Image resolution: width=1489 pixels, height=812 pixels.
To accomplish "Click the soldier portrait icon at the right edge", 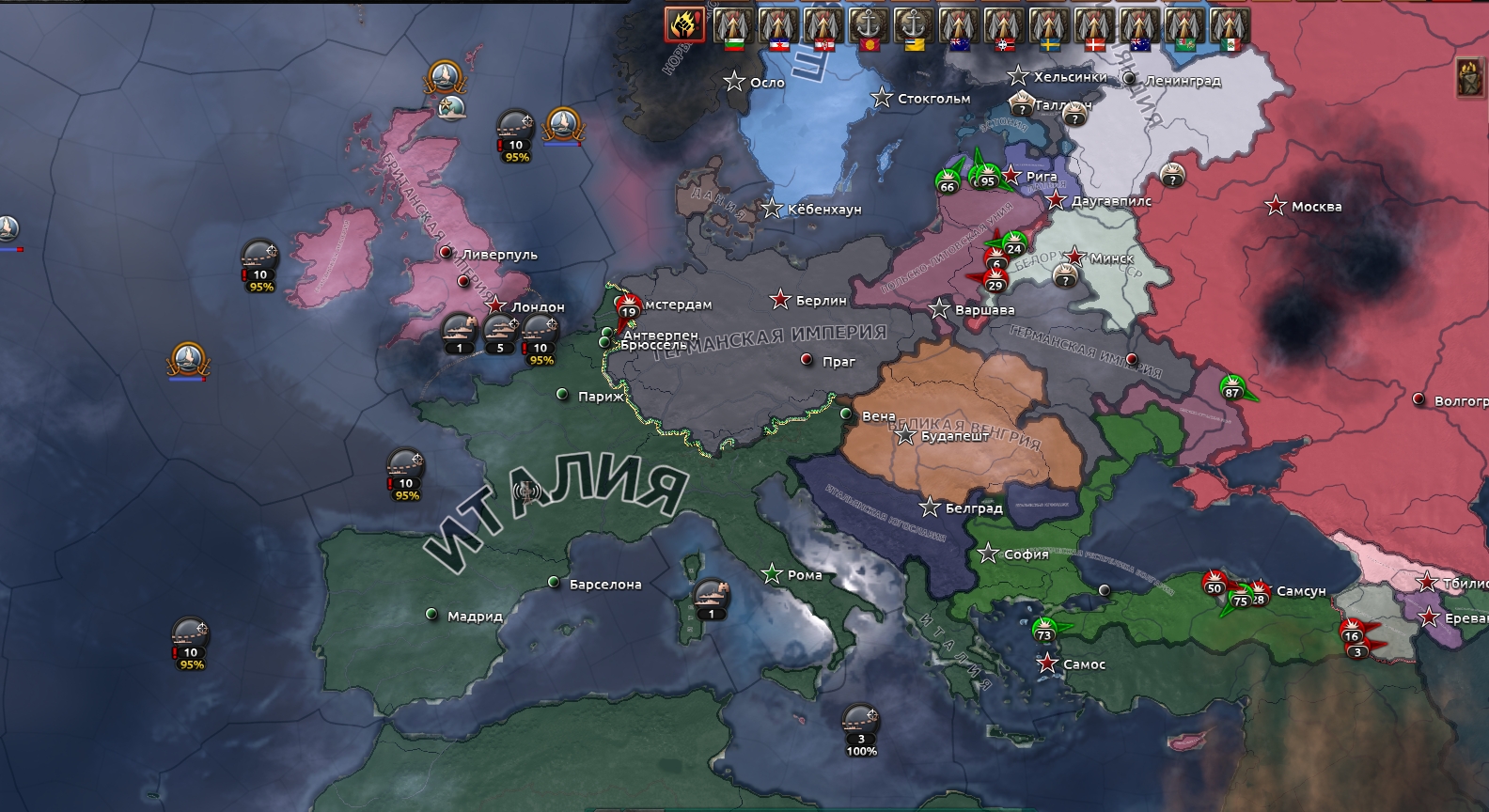I will [1470, 78].
